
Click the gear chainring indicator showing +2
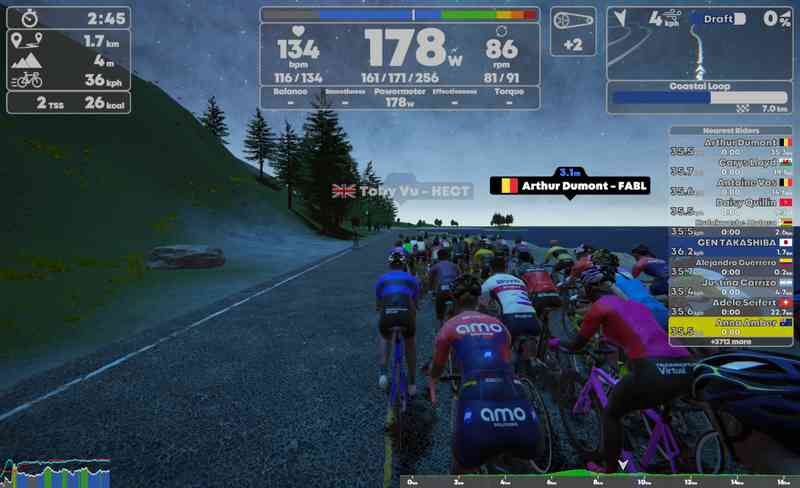tap(573, 30)
